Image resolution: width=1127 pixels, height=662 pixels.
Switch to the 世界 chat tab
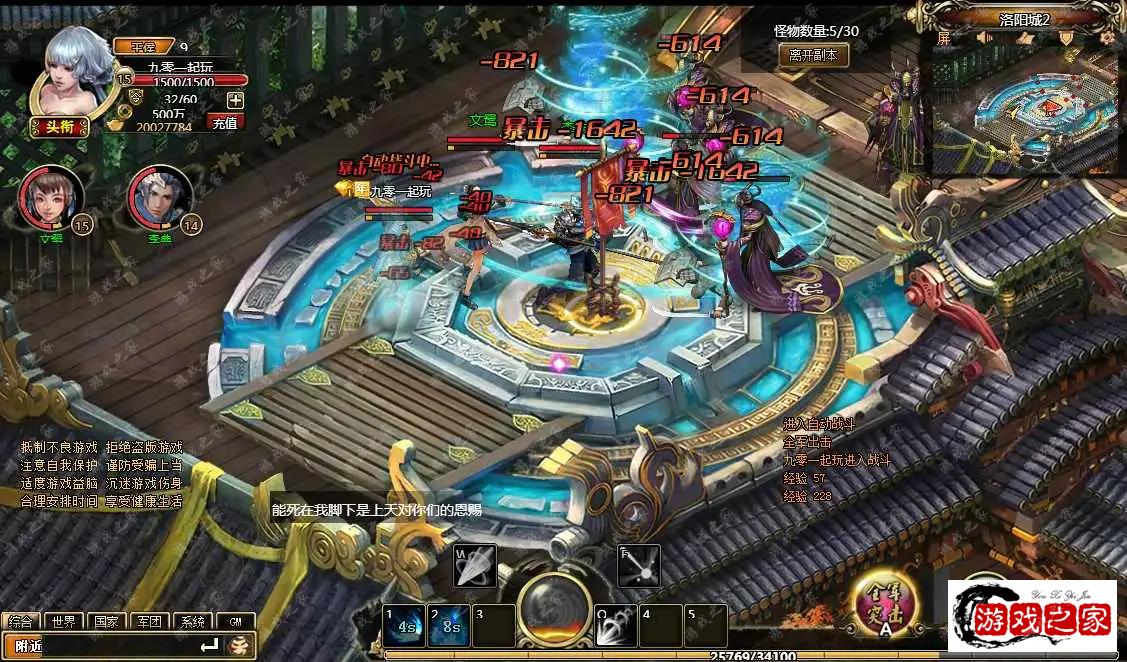[64, 621]
